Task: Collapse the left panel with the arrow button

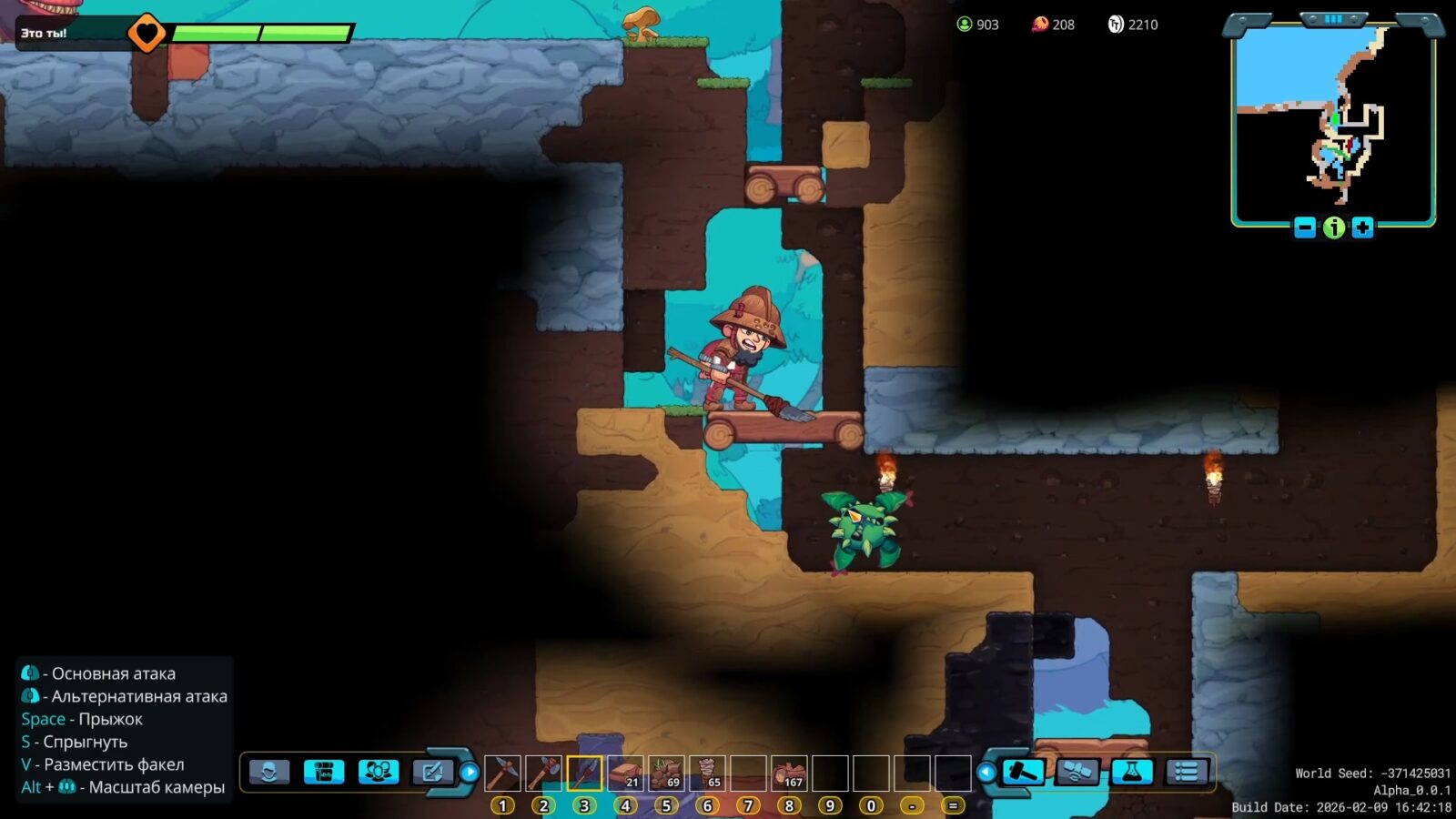Action: tap(470, 773)
